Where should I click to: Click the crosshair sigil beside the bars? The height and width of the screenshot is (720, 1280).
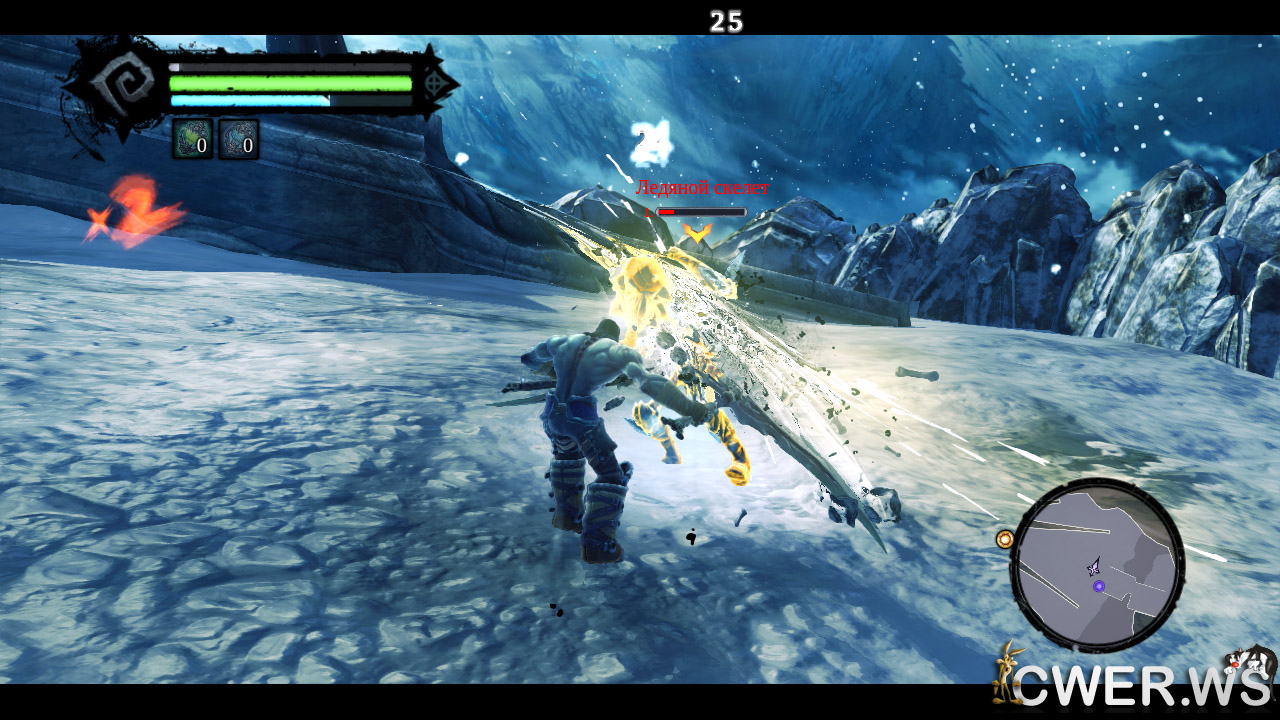tap(435, 84)
